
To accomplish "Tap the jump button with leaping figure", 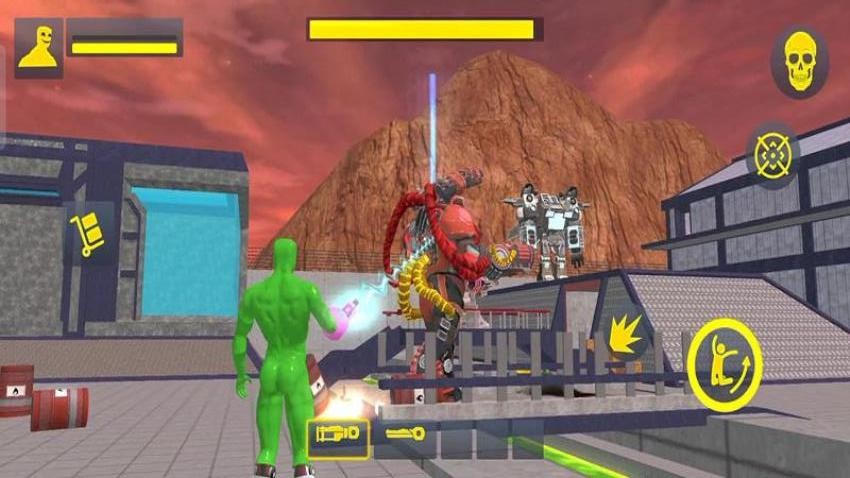I will coord(724,365).
